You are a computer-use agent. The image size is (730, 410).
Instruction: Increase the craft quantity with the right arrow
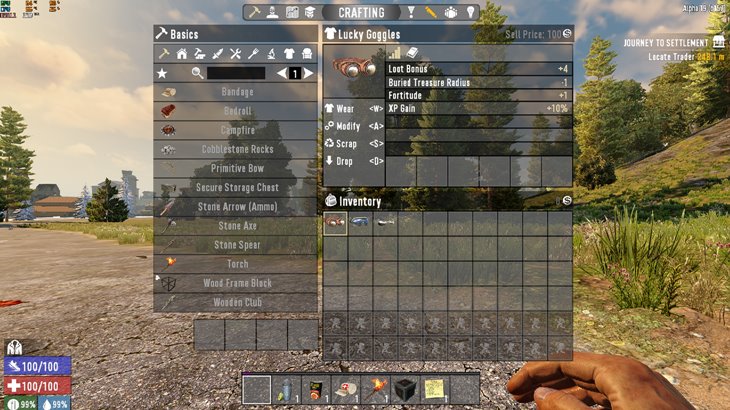coord(309,73)
